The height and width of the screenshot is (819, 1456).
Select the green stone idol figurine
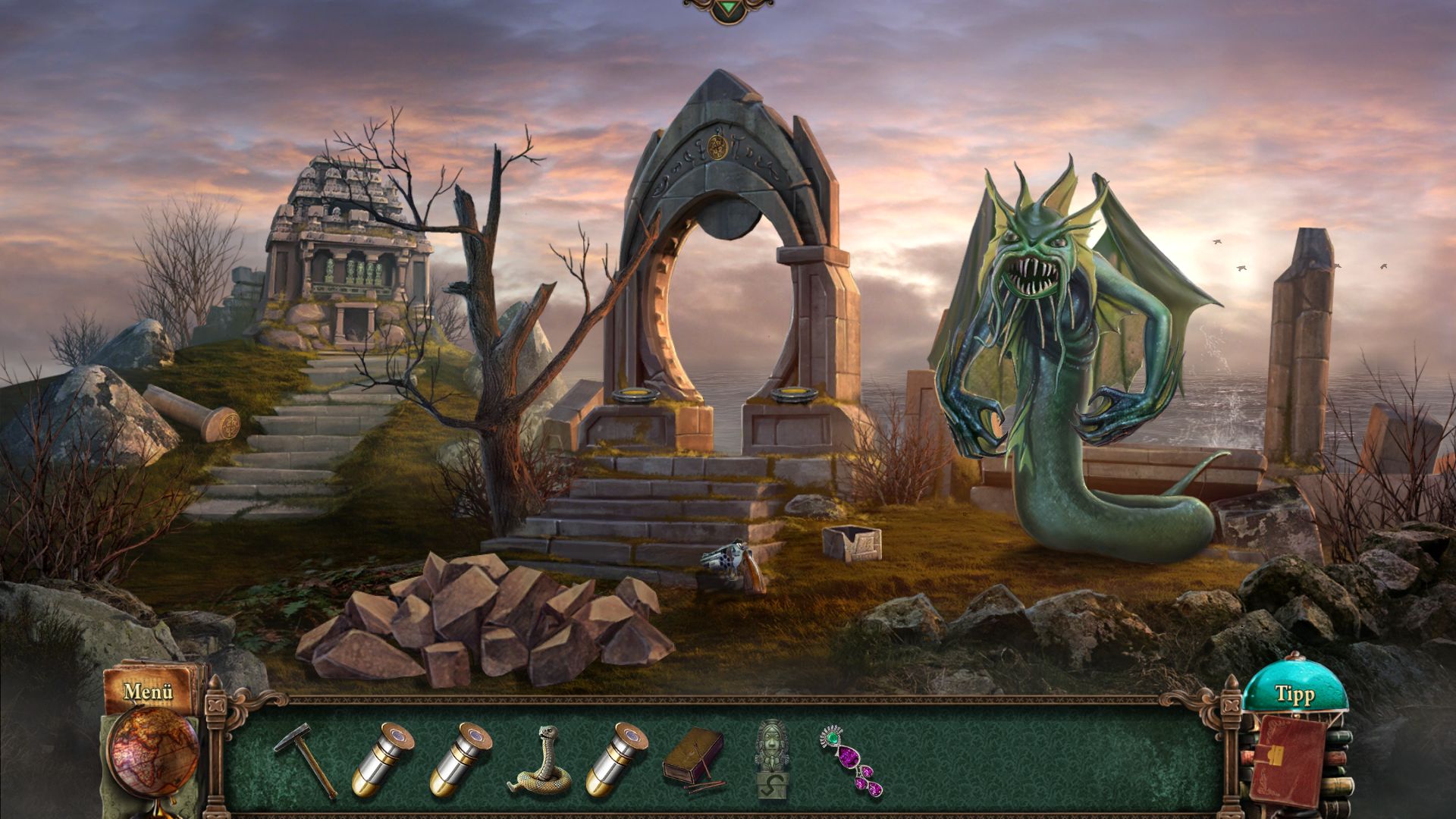pyautogui.click(x=773, y=758)
